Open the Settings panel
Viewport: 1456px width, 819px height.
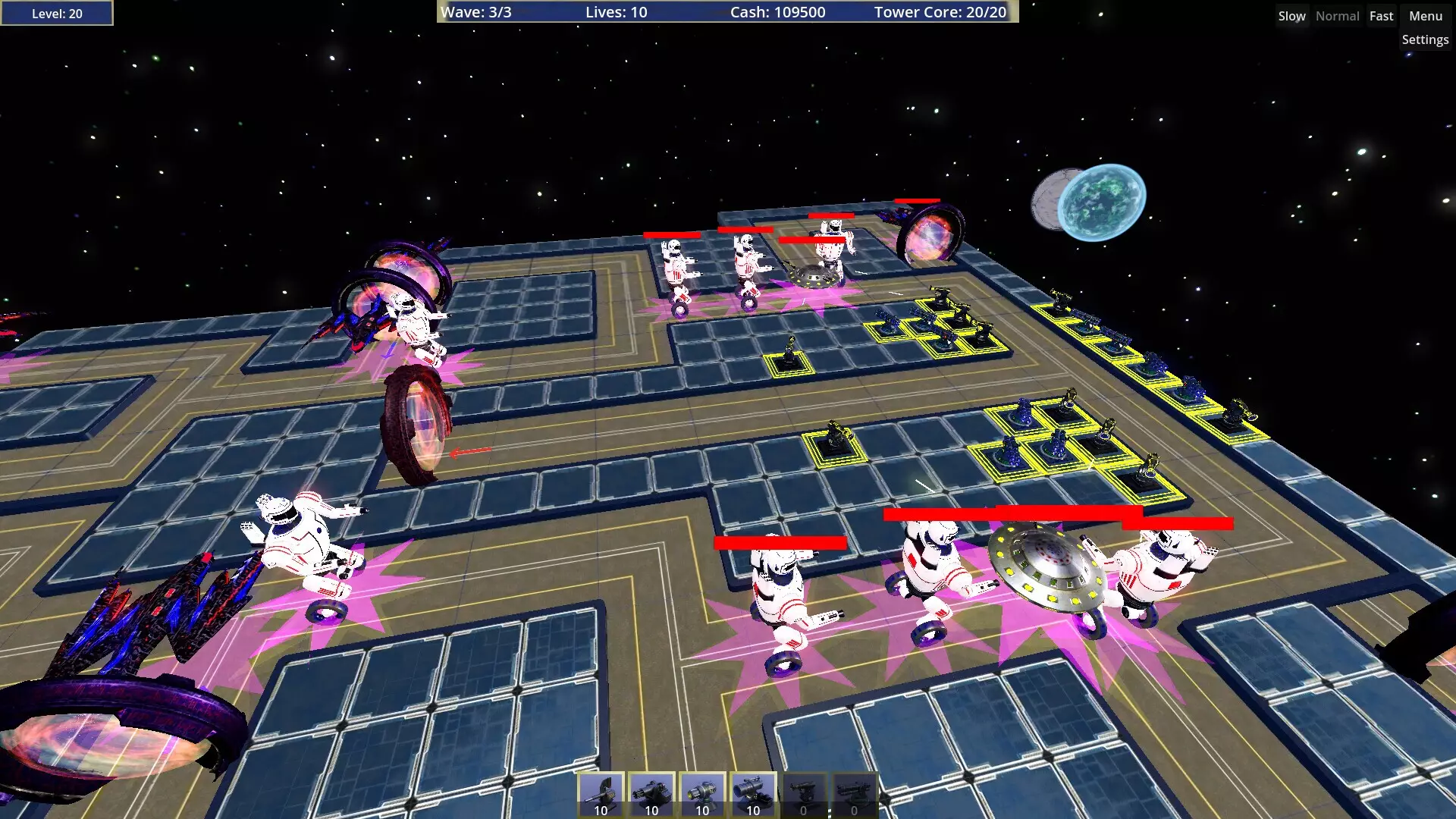(x=1425, y=39)
